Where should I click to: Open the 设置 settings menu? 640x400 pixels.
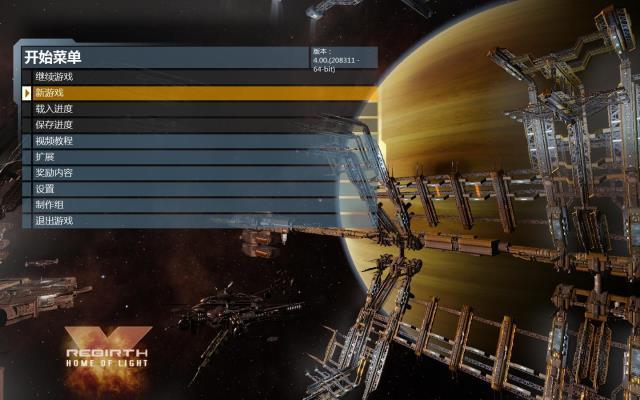click(x=45, y=189)
